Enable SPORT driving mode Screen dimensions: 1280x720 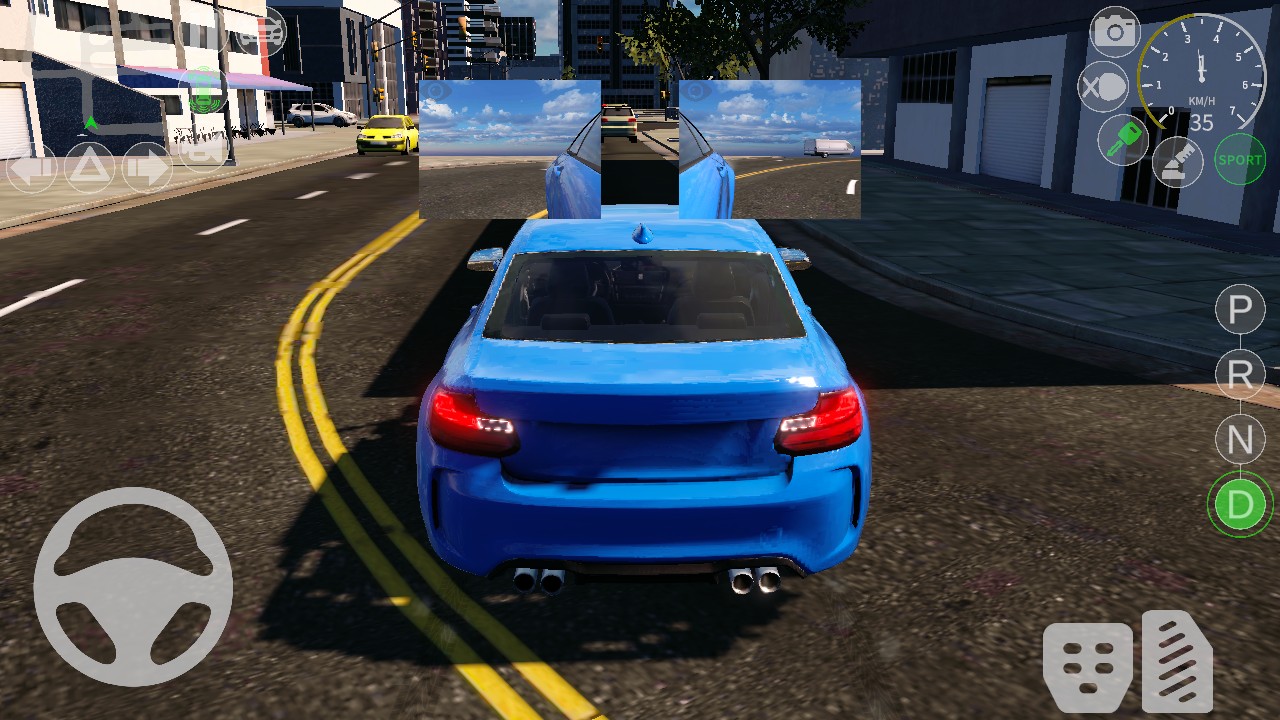tap(1238, 158)
